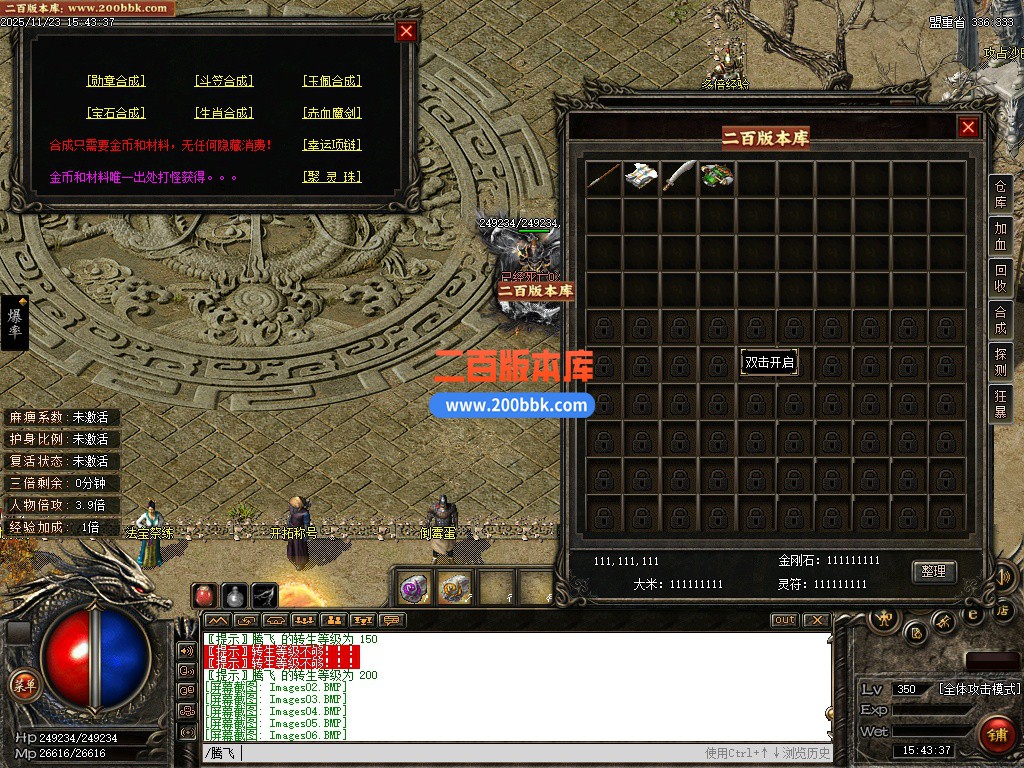
Task: Select the 玉佩合成 jade pendant link
Action: (x=332, y=81)
